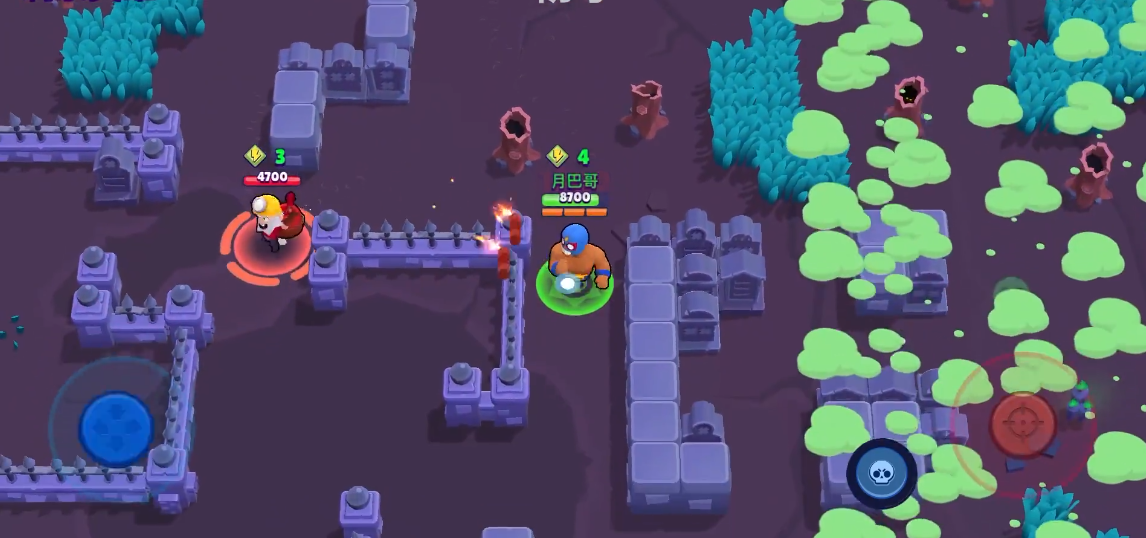Fire with the red crosshair attack button

point(1022,425)
